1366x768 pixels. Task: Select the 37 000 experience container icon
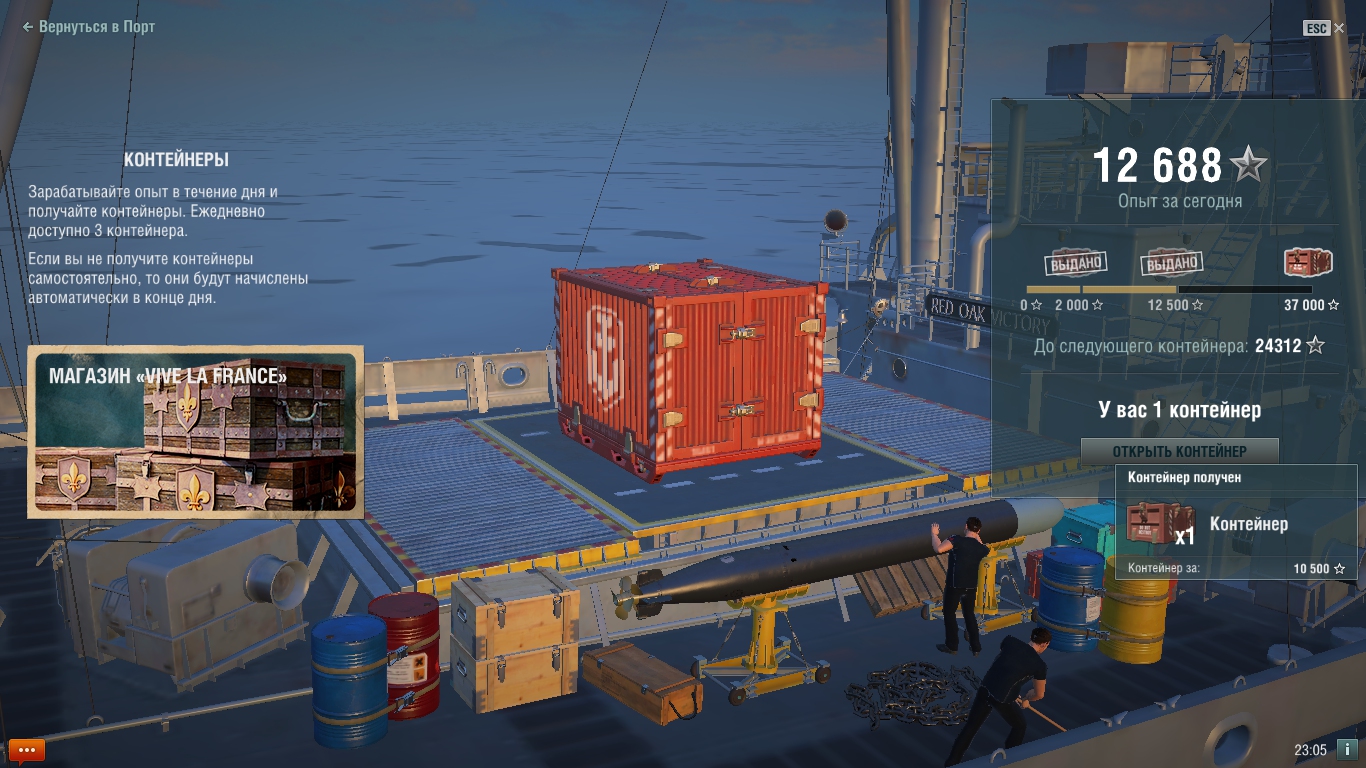pos(1308,263)
